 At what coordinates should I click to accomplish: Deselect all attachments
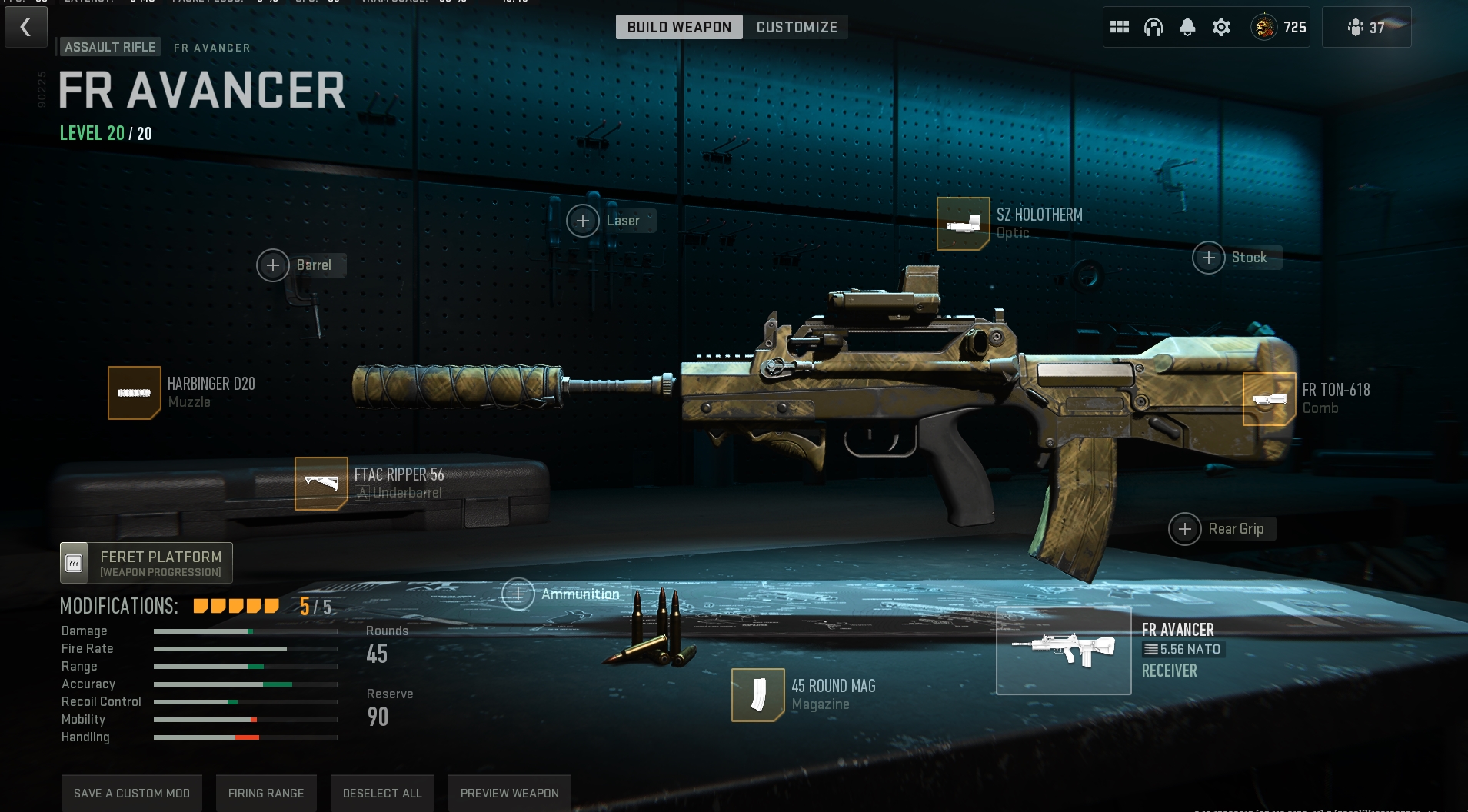[382, 794]
